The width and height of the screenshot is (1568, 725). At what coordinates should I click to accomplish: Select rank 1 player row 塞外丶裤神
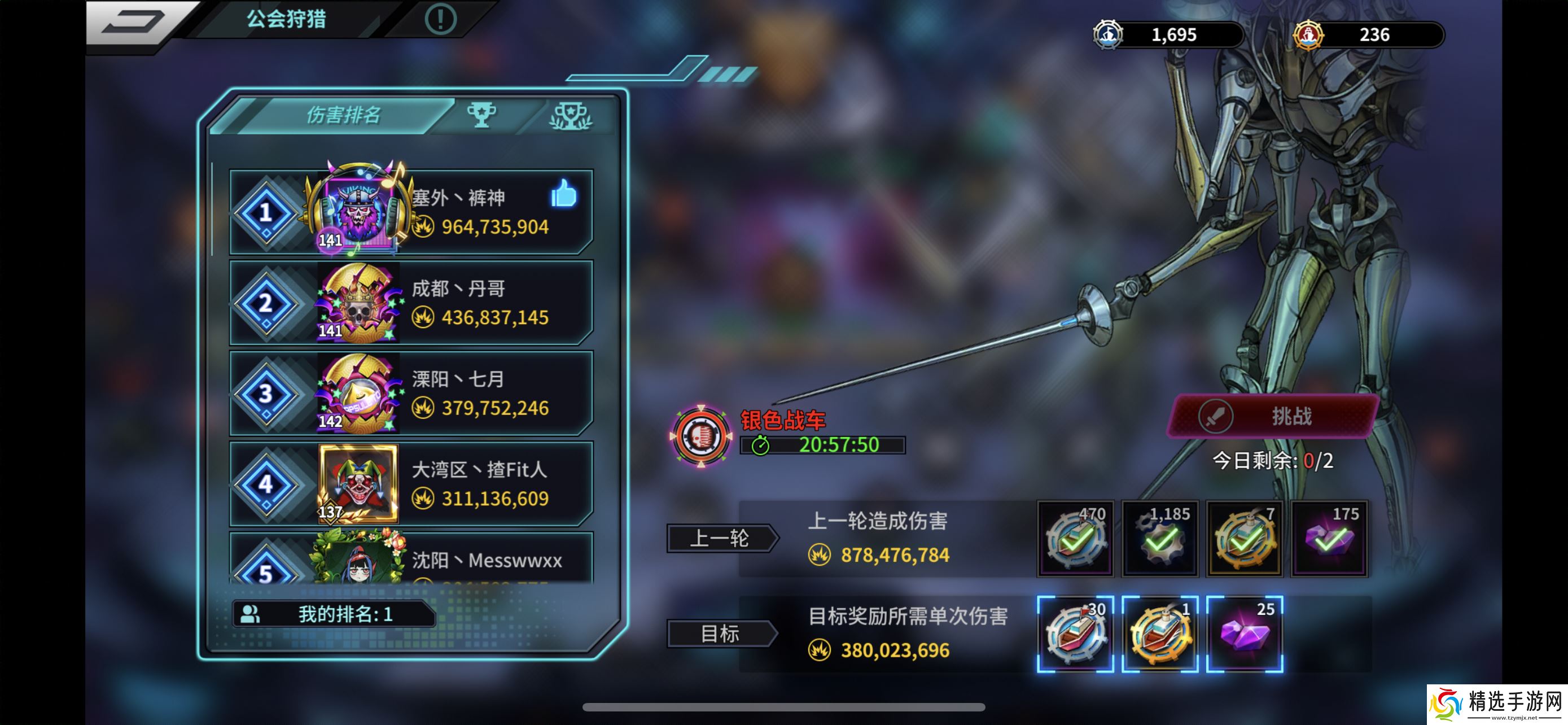tap(411, 212)
